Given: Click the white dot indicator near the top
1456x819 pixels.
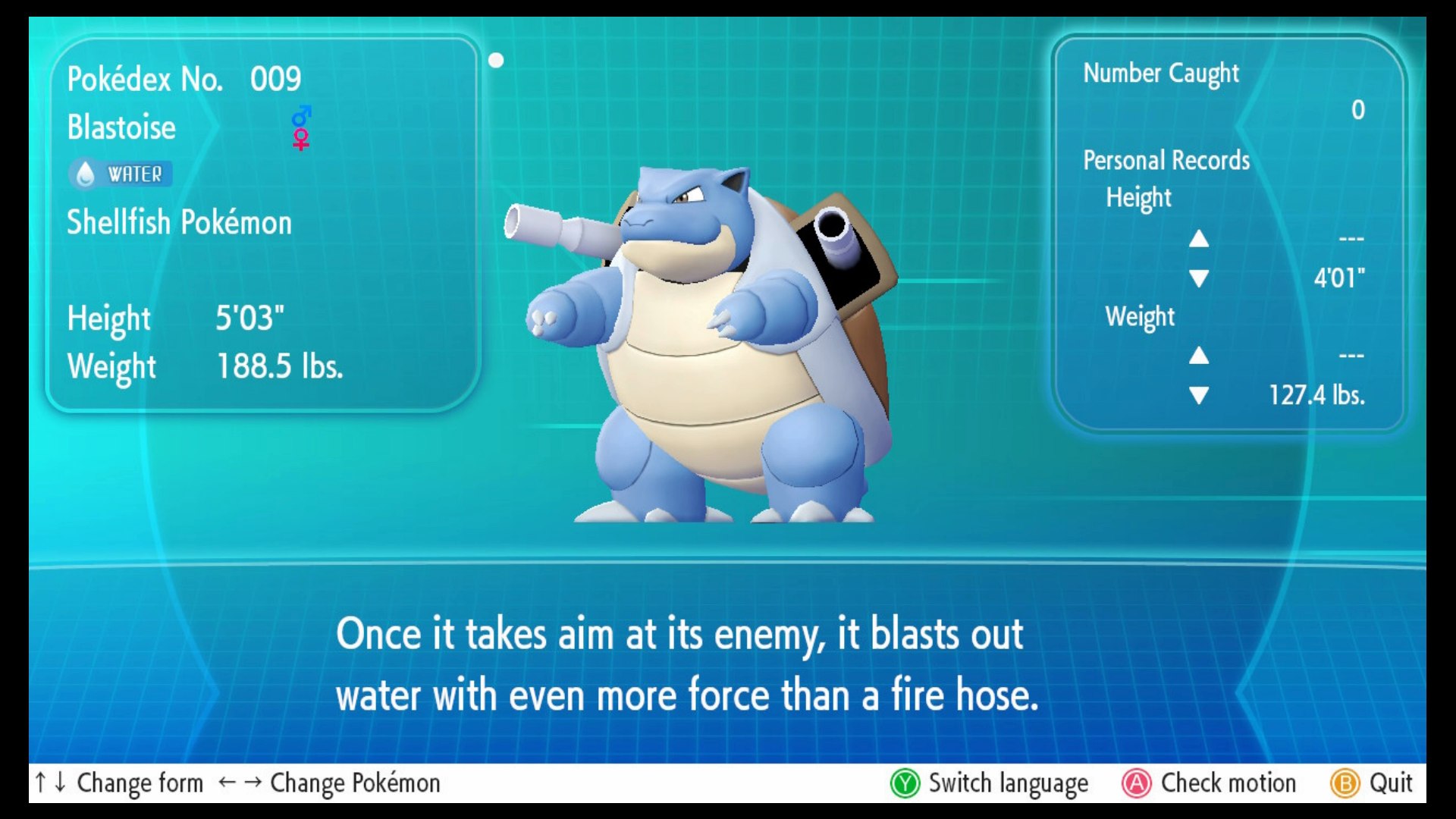Looking at the screenshot, I should (x=497, y=58).
